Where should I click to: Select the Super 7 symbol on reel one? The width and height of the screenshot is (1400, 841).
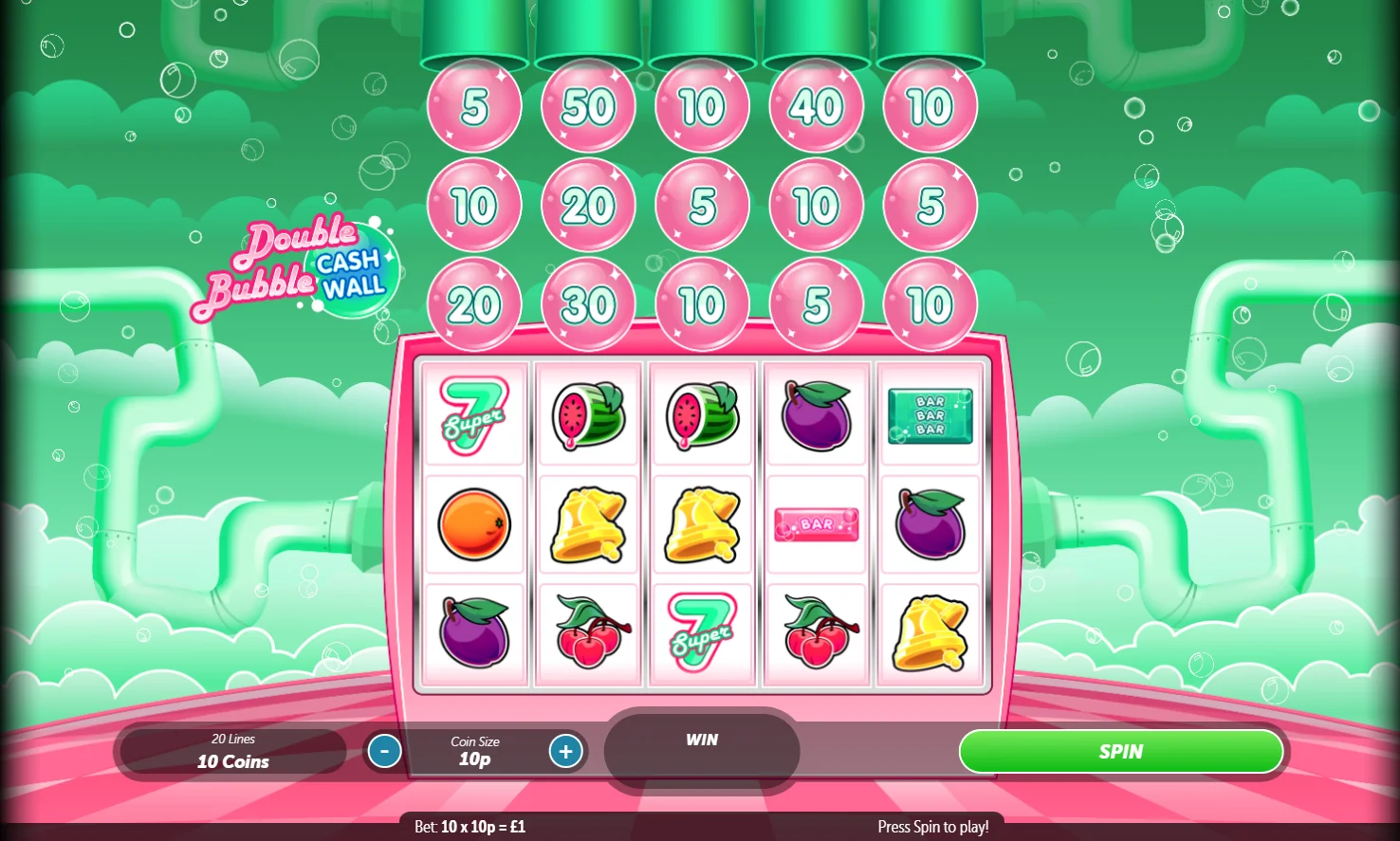point(474,415)
